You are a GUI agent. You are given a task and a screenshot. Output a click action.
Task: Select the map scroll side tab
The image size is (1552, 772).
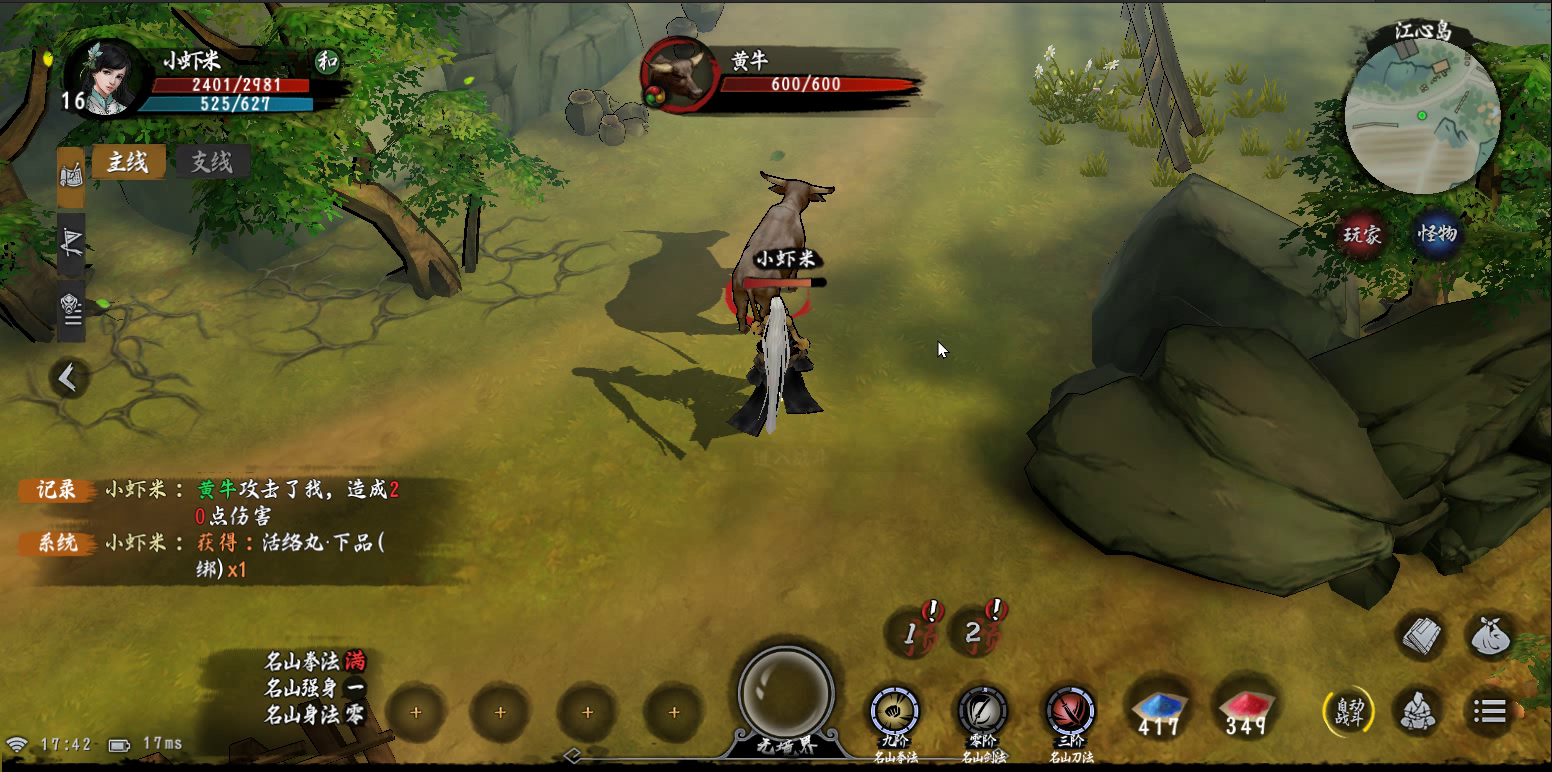coord(71,176)
